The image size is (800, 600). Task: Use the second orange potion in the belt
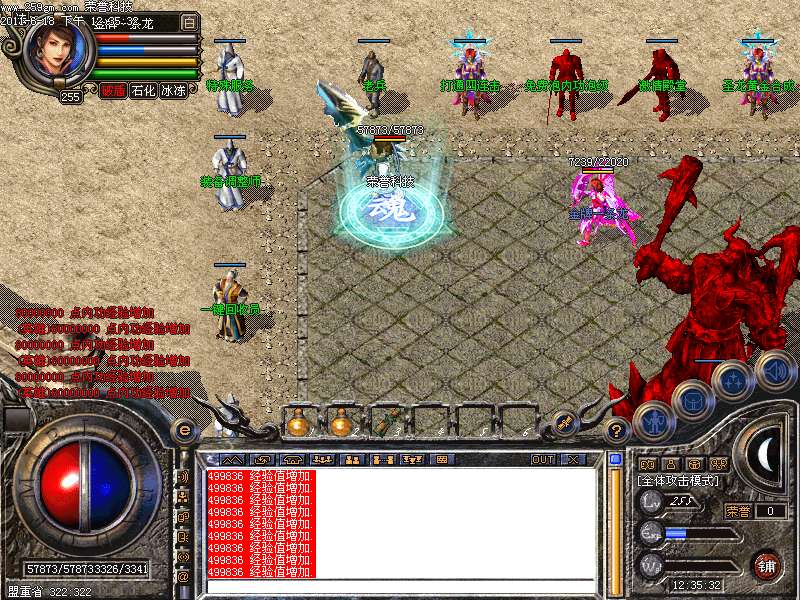point(341,424)
